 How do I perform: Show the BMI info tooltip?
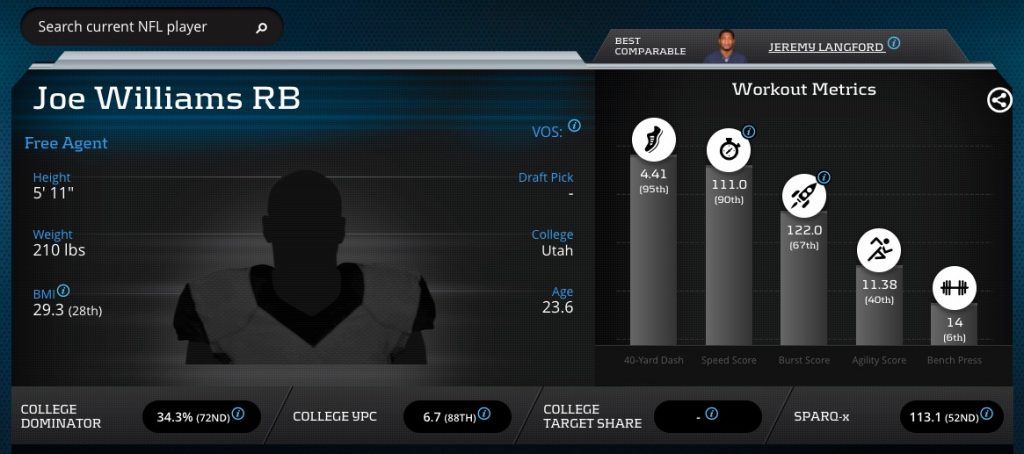click(x=63, y=291)
